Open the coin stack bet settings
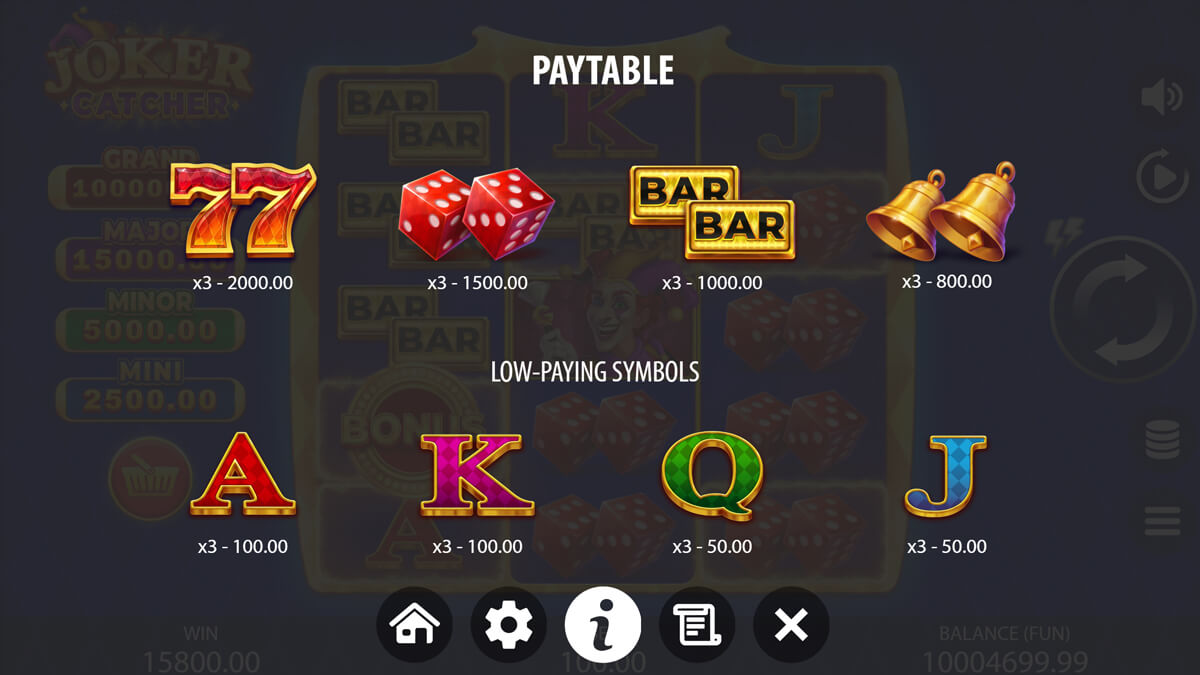Image resolution: width=1200 pixels, height=675 pixels. point(1162,440)
